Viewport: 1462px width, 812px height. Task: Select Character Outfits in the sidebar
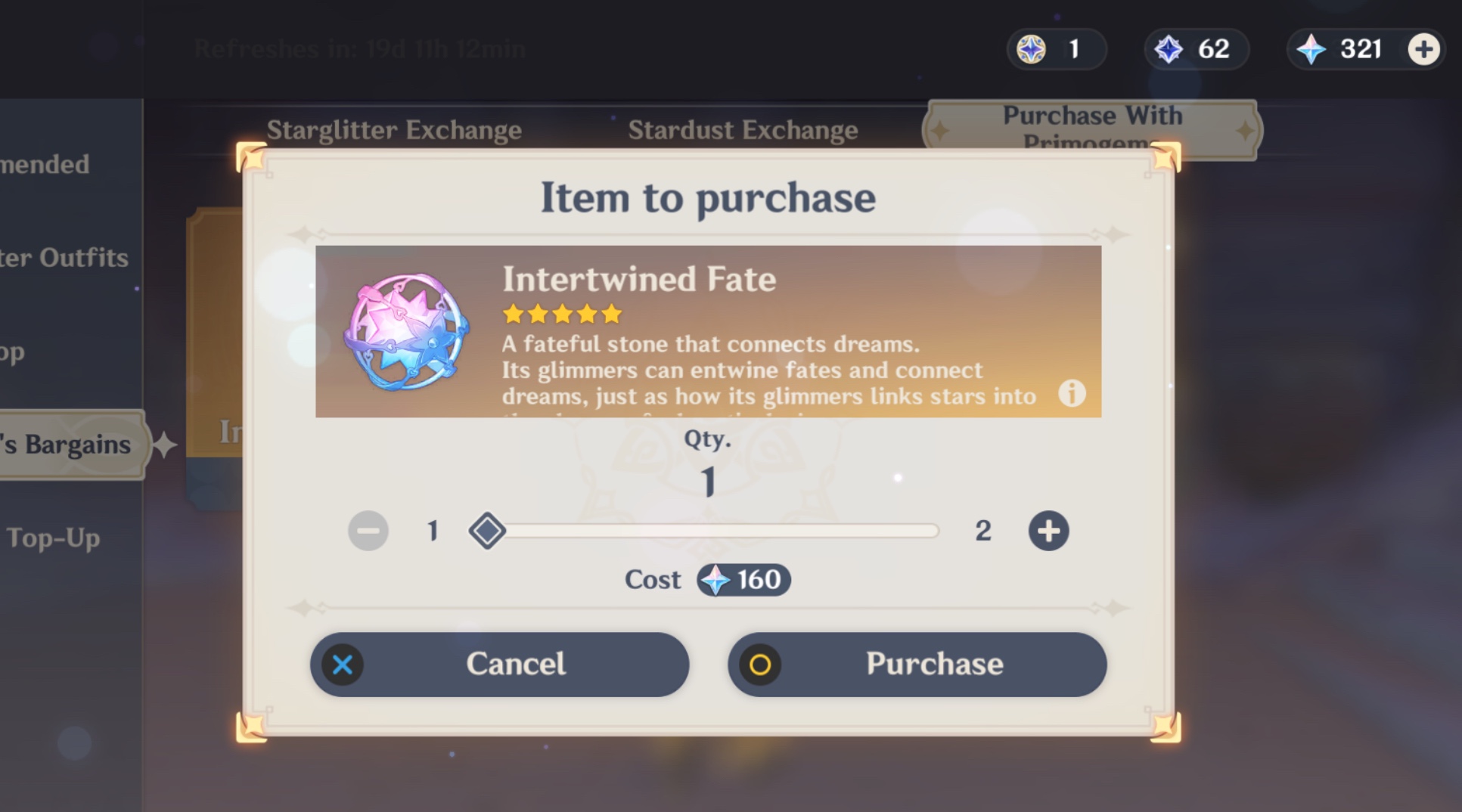[64, 258]
